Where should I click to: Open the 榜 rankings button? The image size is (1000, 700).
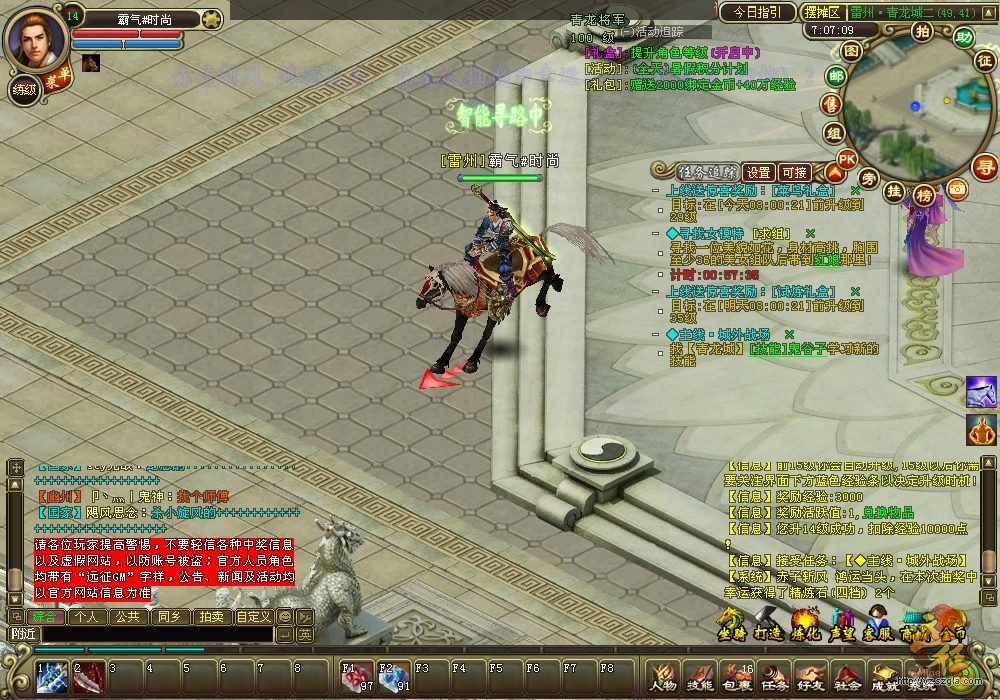pos(924,195)
